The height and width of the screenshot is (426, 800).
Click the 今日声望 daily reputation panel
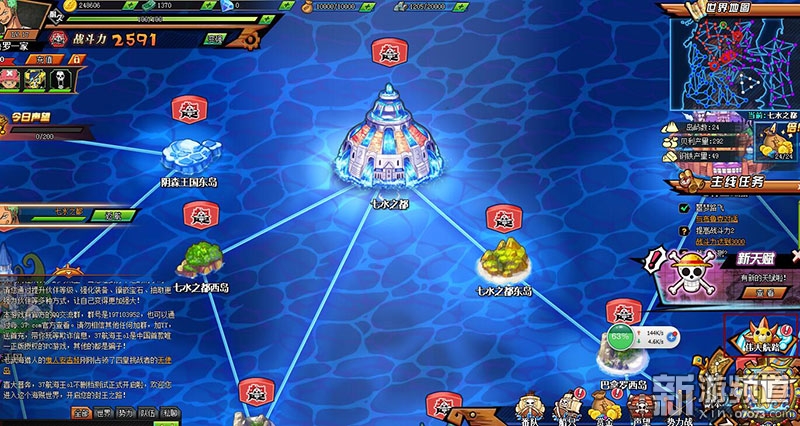point(32,120)
